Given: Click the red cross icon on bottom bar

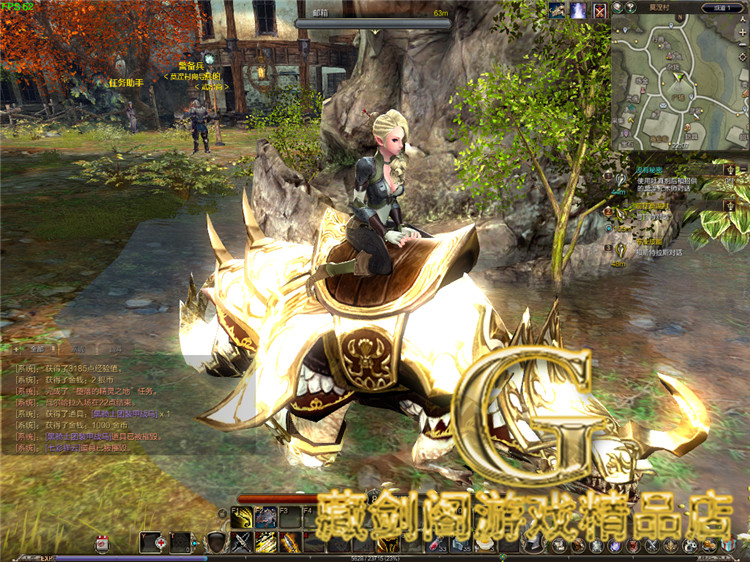Looking at the screenshot, I should click(x=158, y=542).
